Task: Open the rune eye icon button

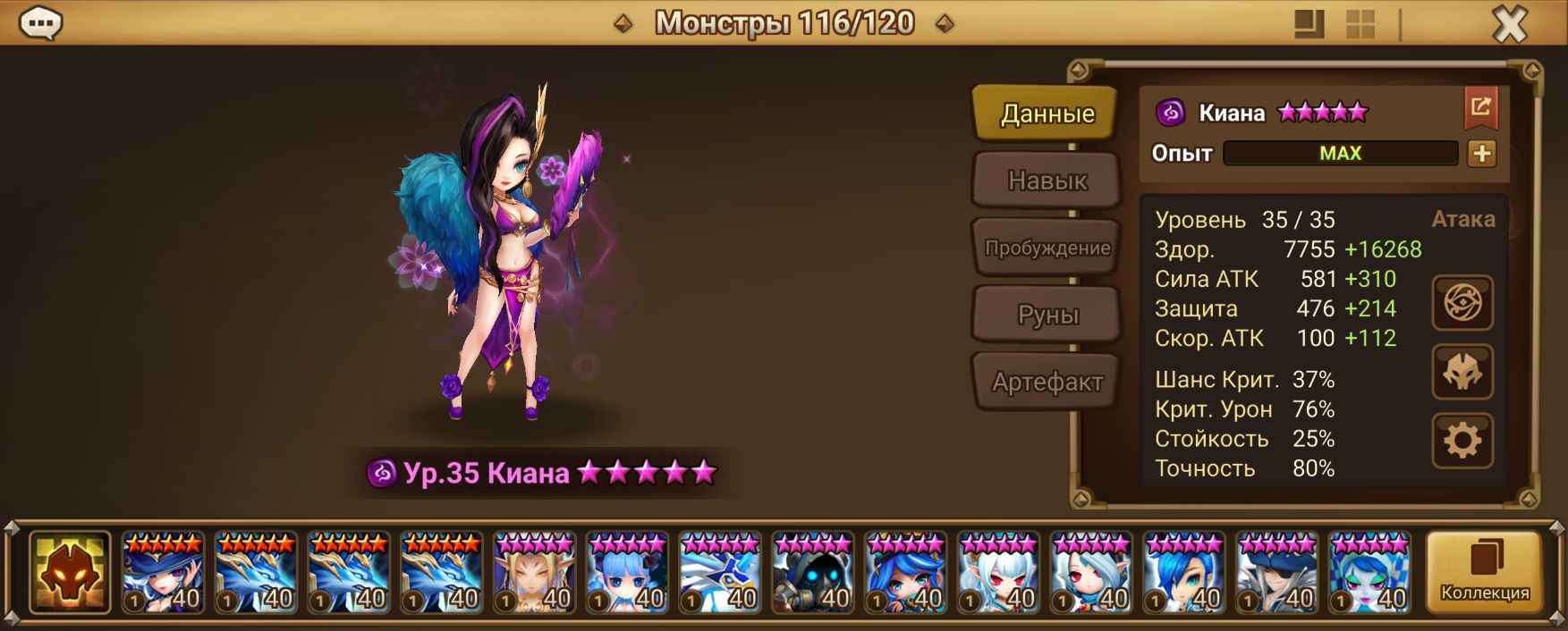Action: [1462, 302]
